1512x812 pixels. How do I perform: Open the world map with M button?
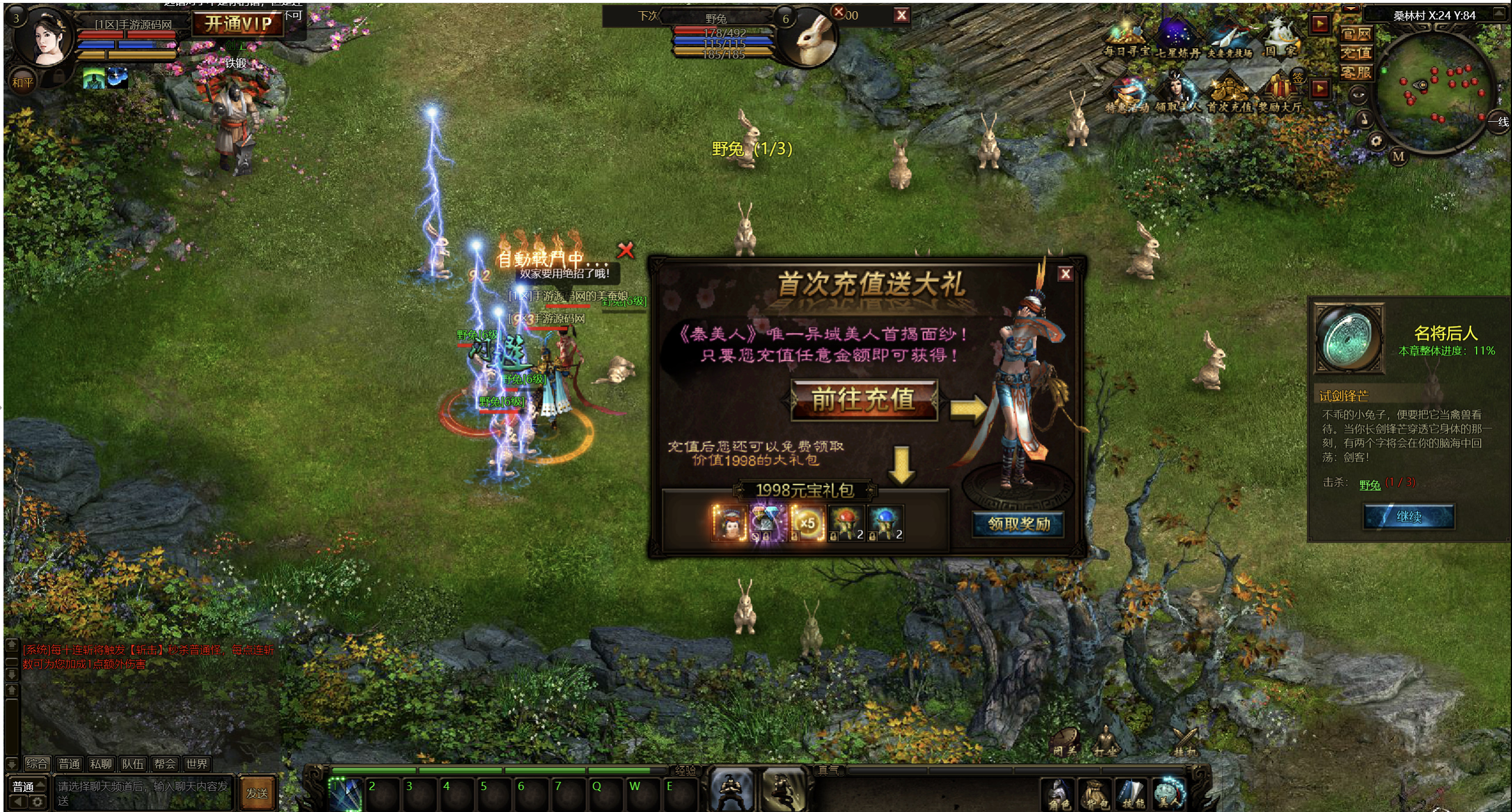[x=1397, y=156]
